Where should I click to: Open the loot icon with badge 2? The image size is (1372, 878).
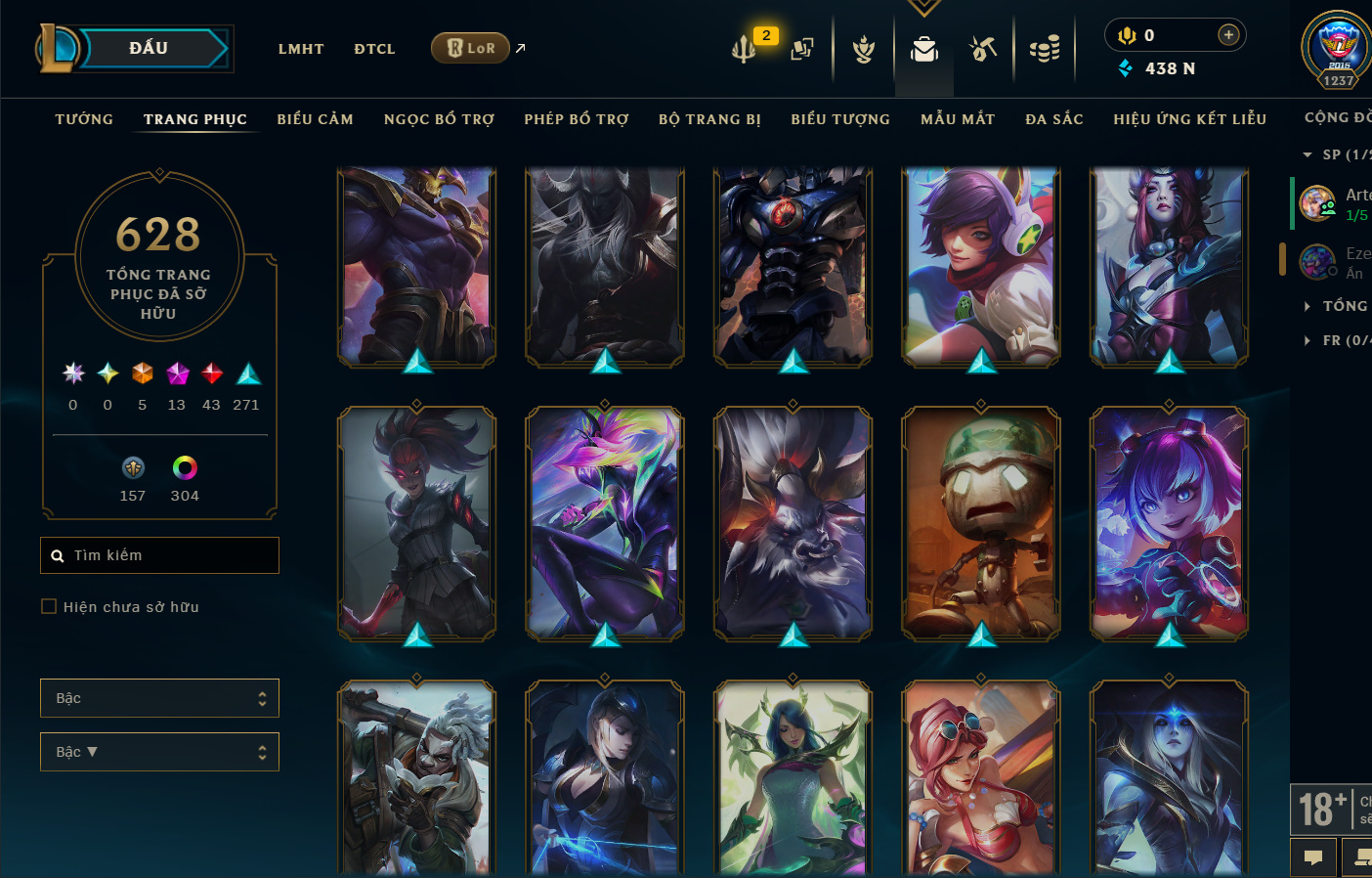[745, 47]
